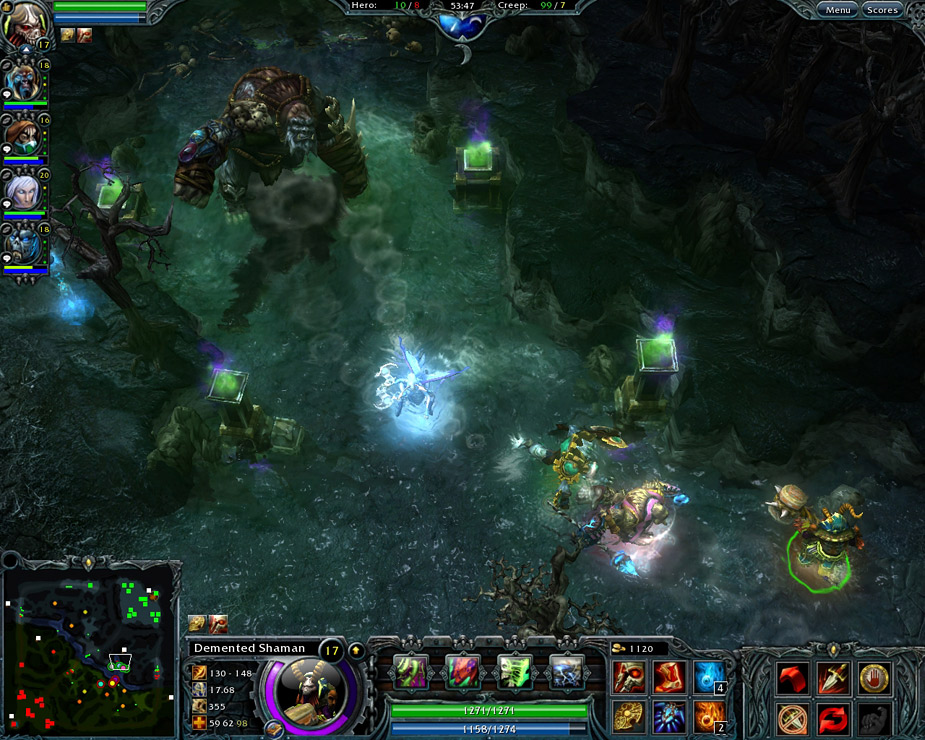Select the blue starburst inventory item
This screenshot has height=740, width=925.
(668, 716)
